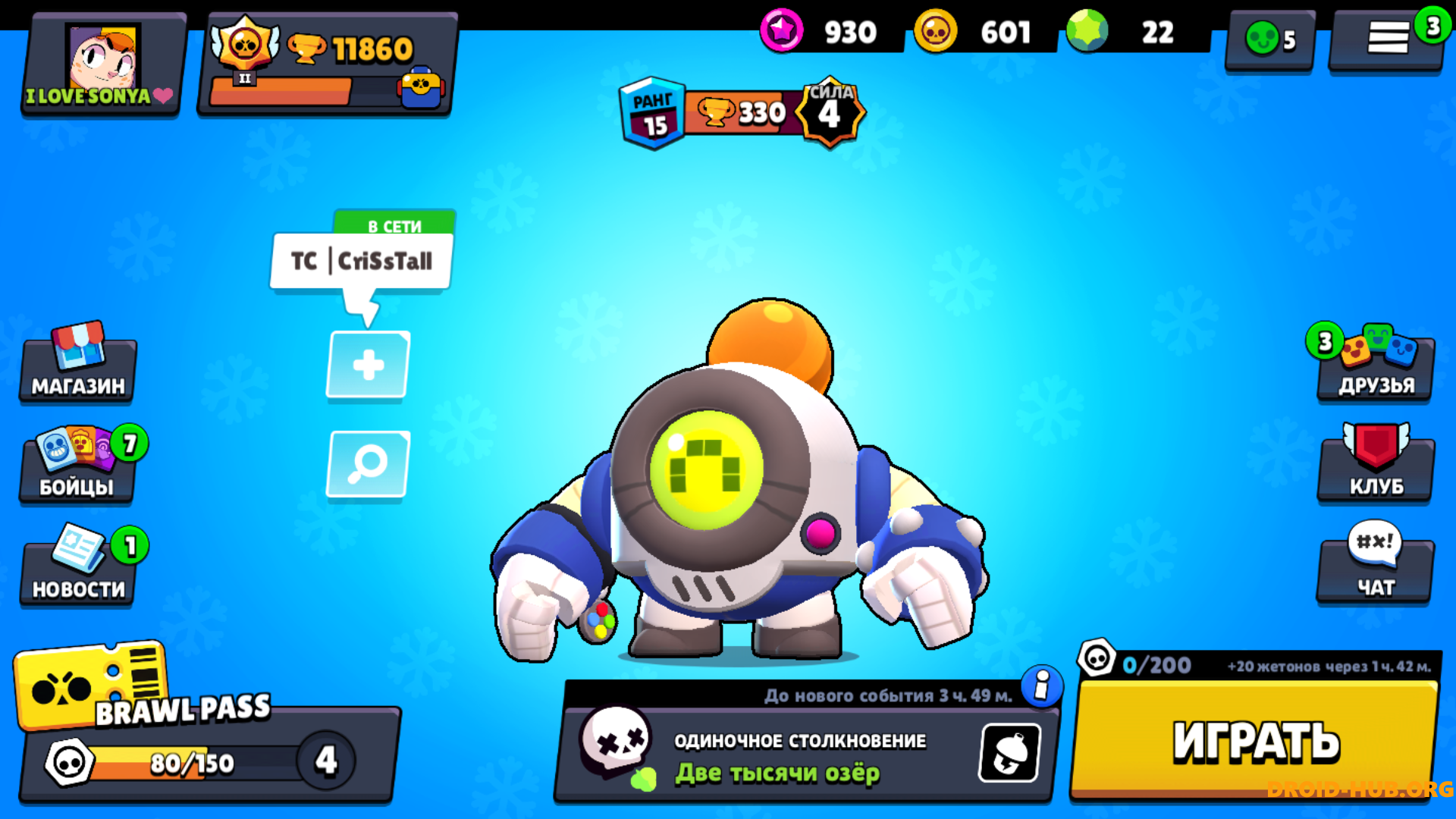Open the hamburger menu
This screenshot has width=1456, height=819.
[1387, 38]
